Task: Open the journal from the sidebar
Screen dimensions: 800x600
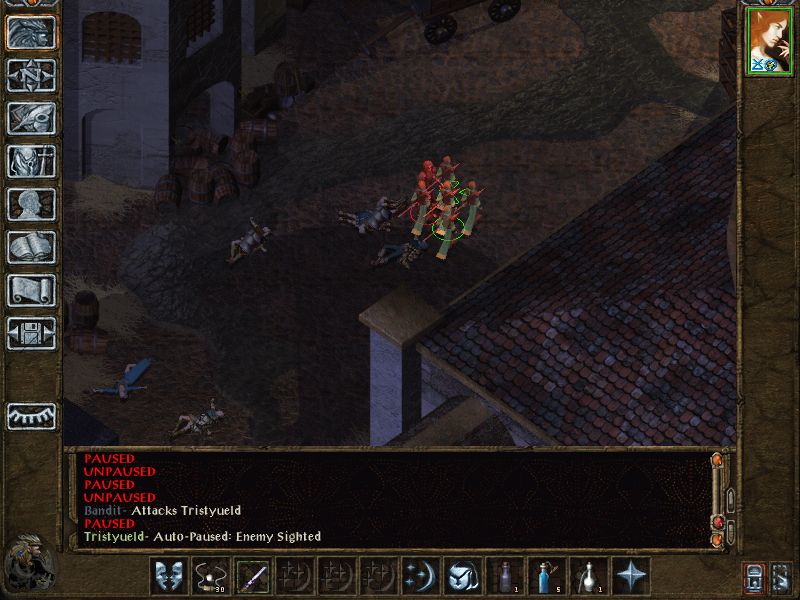Action: [x=31, y=118]
